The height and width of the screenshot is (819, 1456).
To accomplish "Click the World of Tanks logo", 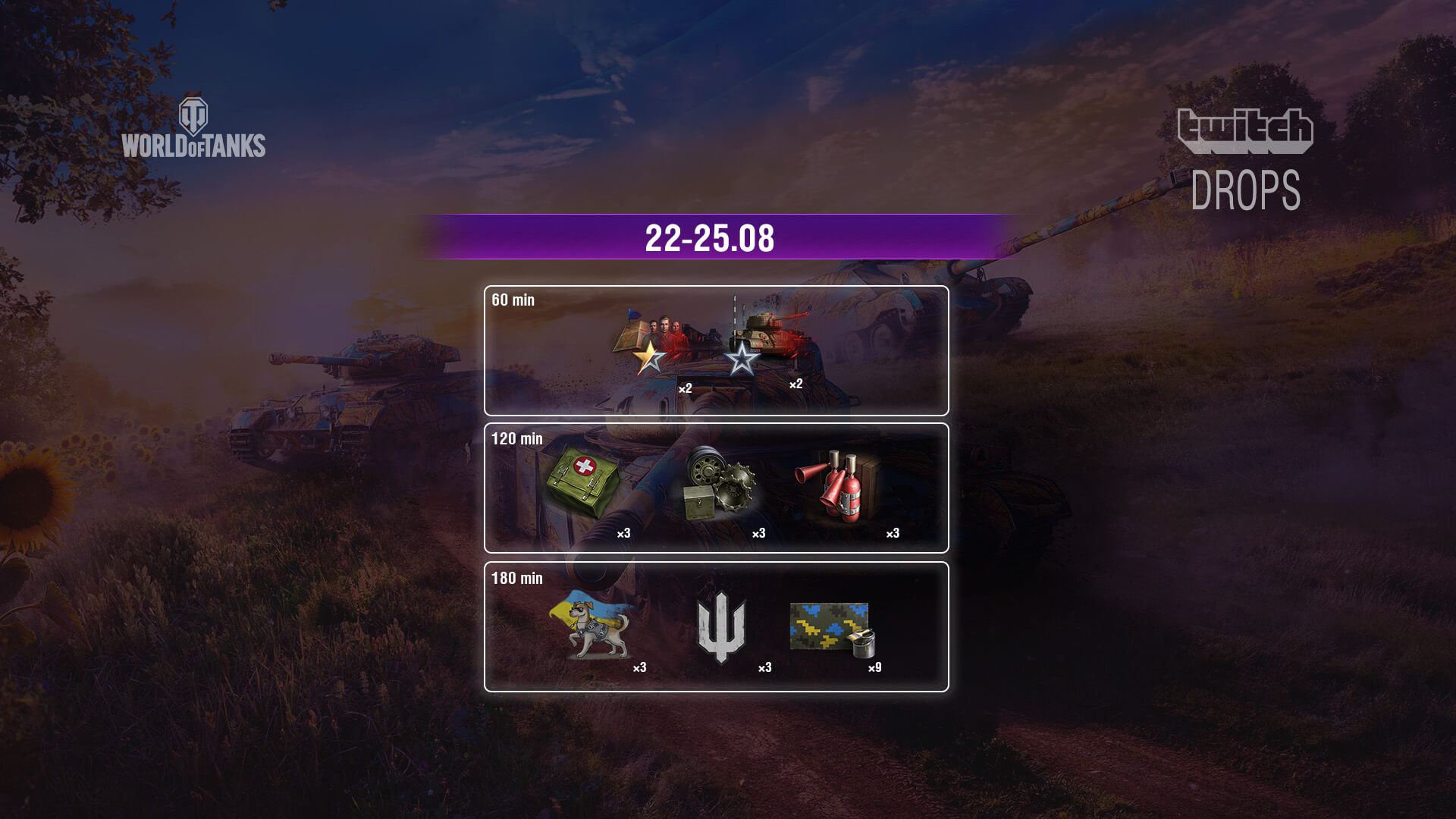I will pos(193,128).
